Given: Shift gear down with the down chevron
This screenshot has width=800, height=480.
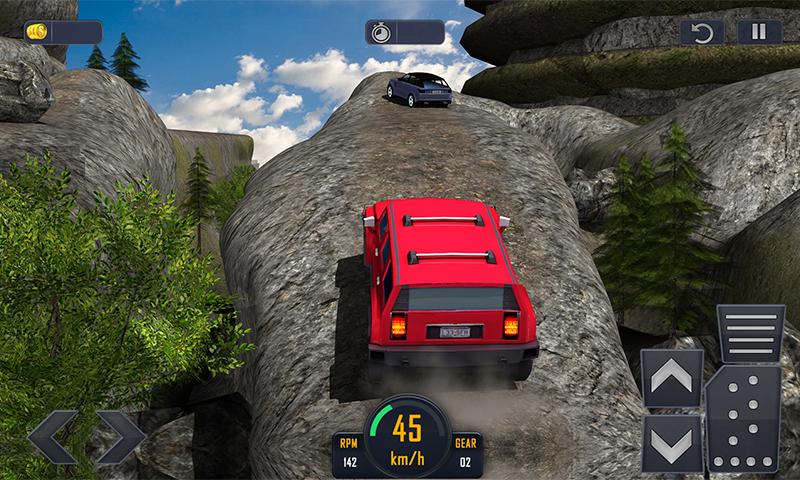Looking at the screenshot, I should pos(670,441).
